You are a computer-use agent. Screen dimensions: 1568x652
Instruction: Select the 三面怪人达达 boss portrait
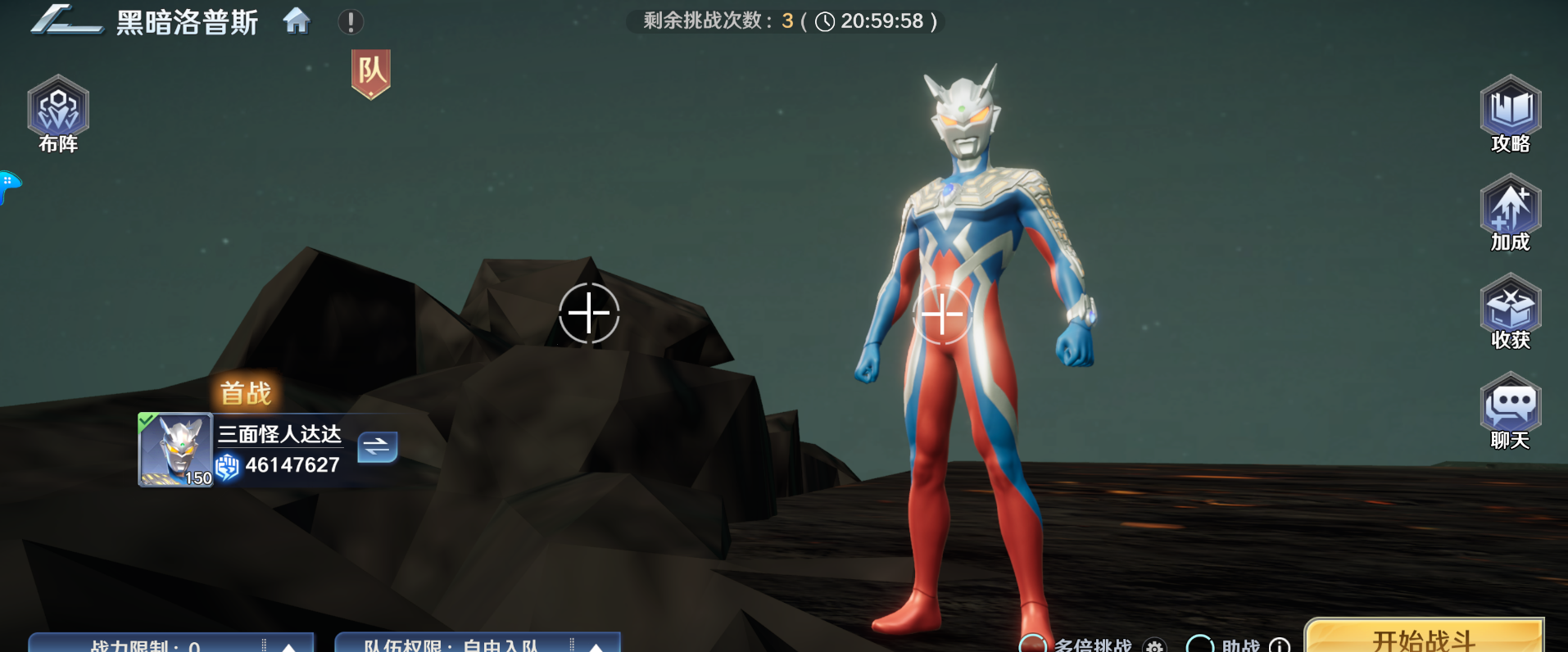pos(174,450)
